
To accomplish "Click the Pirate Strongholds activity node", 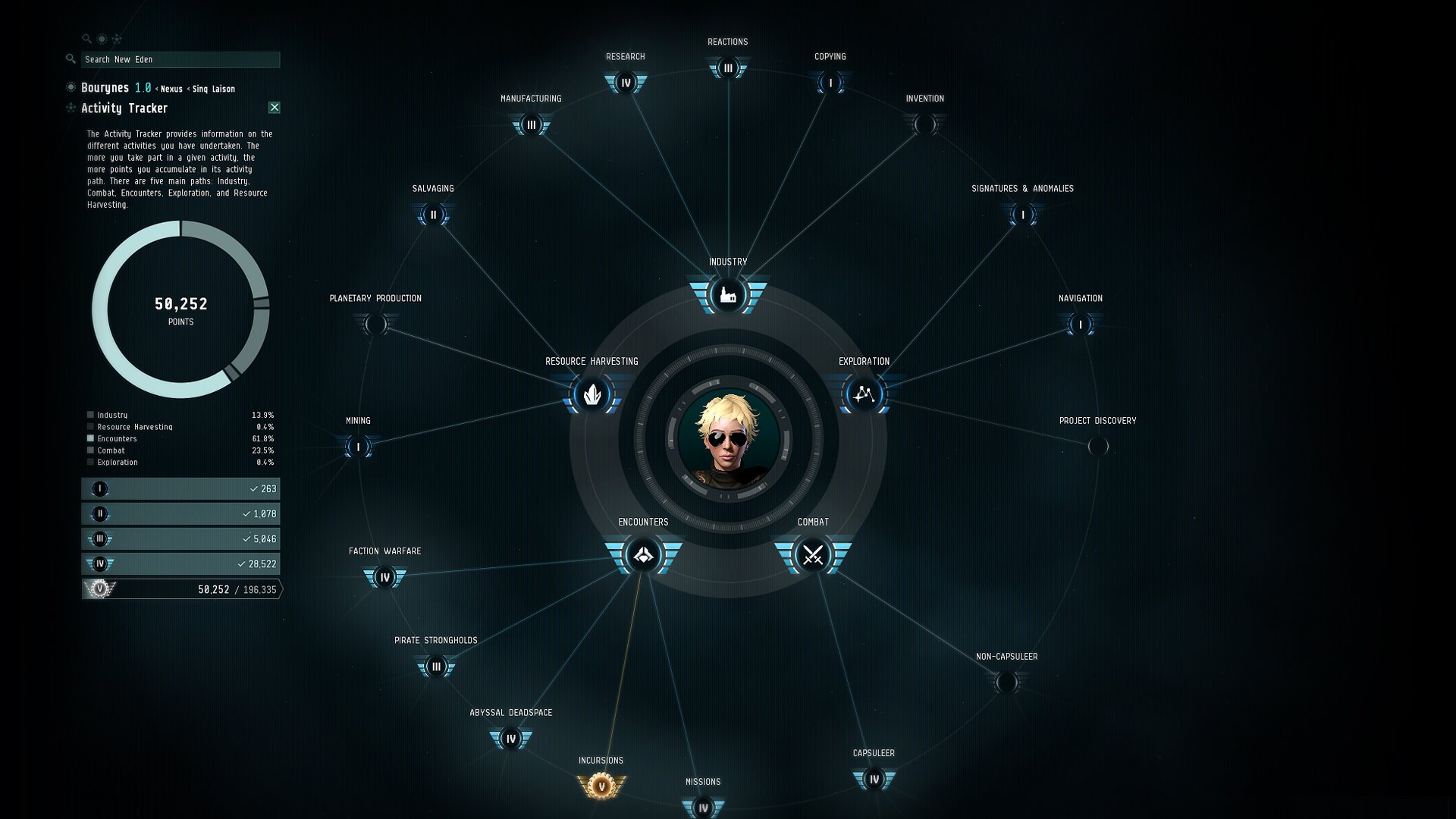I will pyautogui.click(x=436, y=667).
